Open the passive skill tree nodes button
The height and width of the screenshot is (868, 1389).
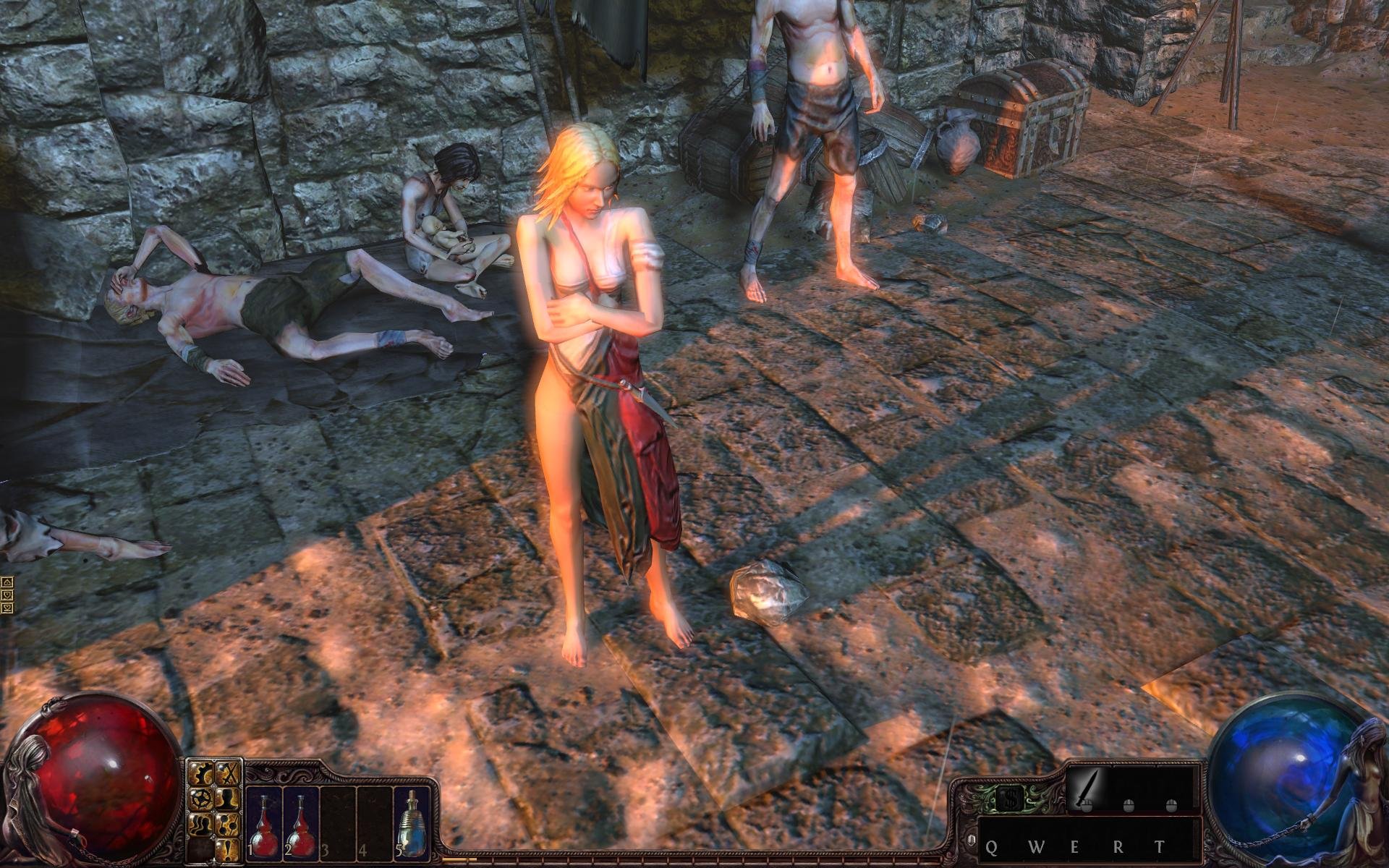pyautogui.click(x=227, y=825)
